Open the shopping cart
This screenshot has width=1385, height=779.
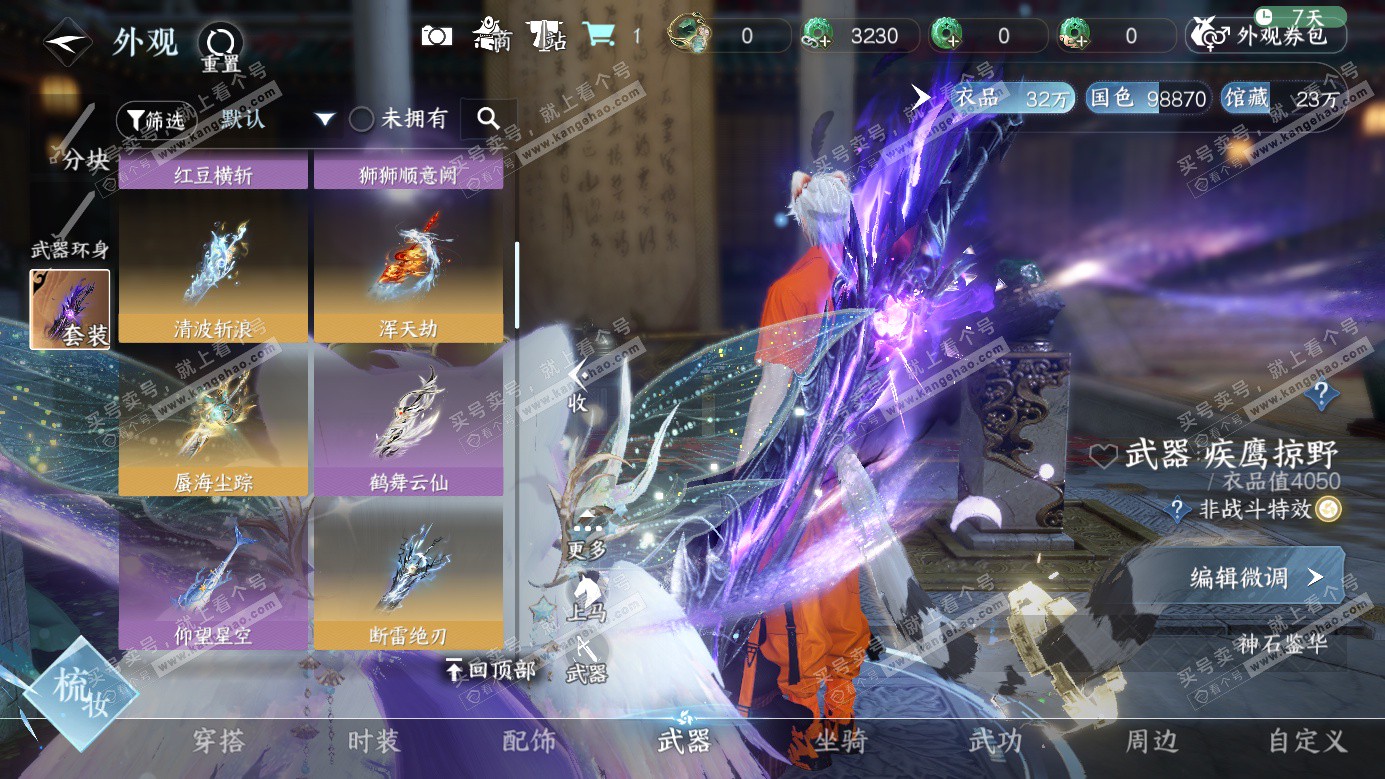[599, 36]
